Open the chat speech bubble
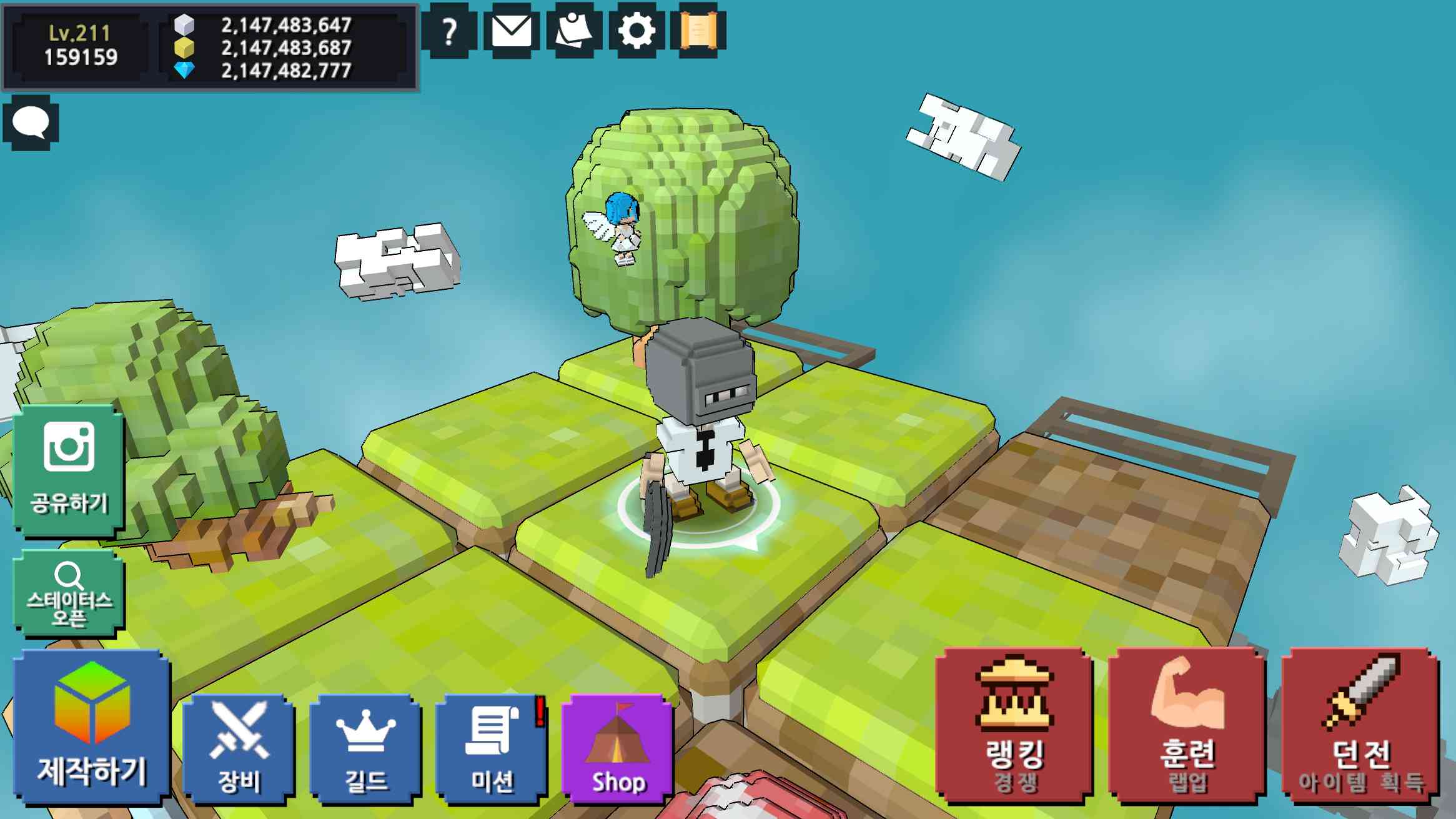The height and width of the screenshot is (819, 1456). click(x=31, y=122)
